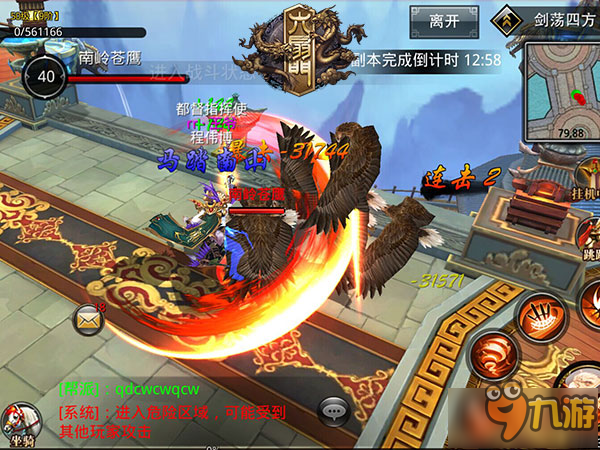Select the 南岭苍鹰 target portrait

[x=46, y=76]
